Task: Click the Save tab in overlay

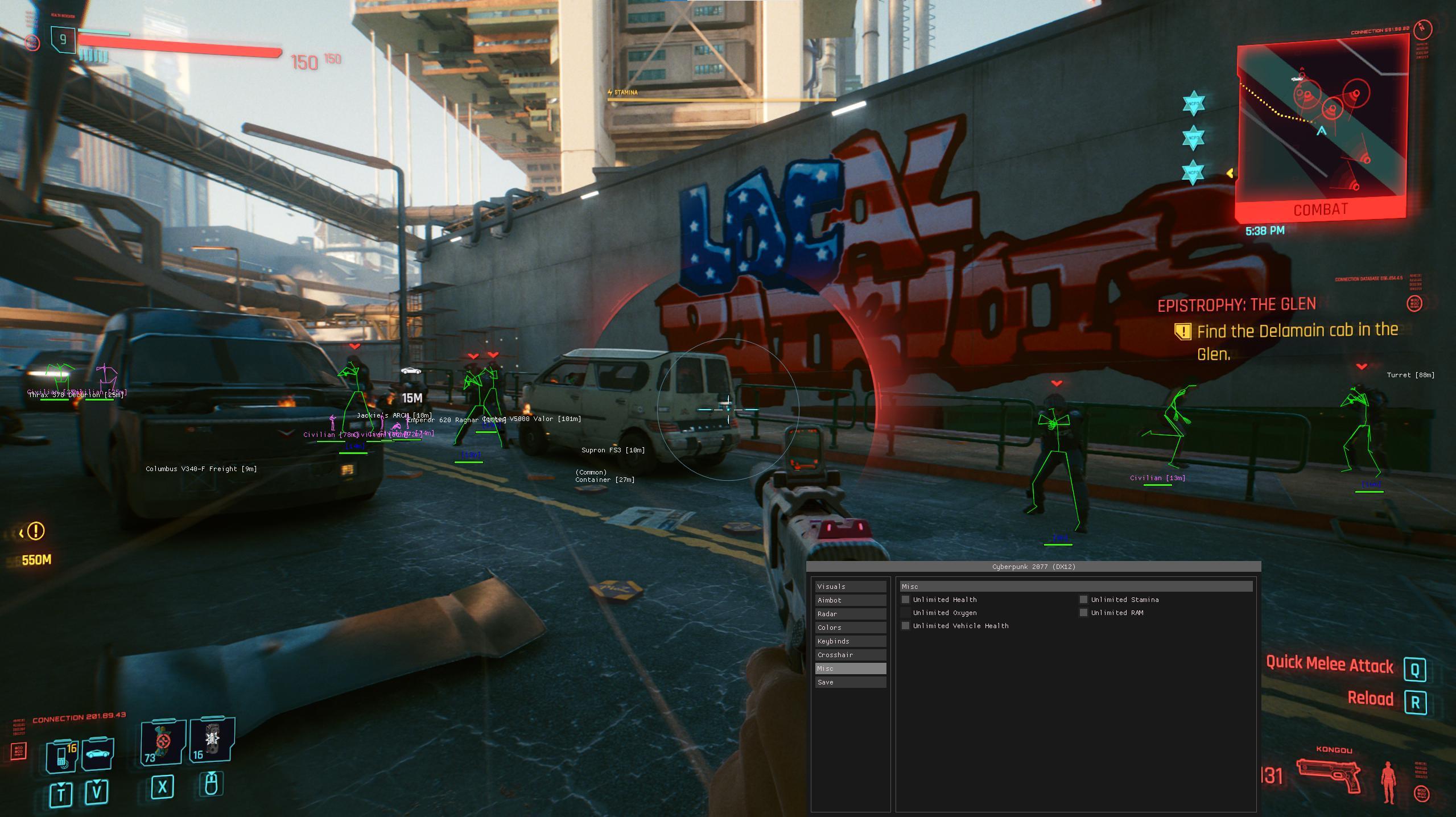Action: click(850, 682)
